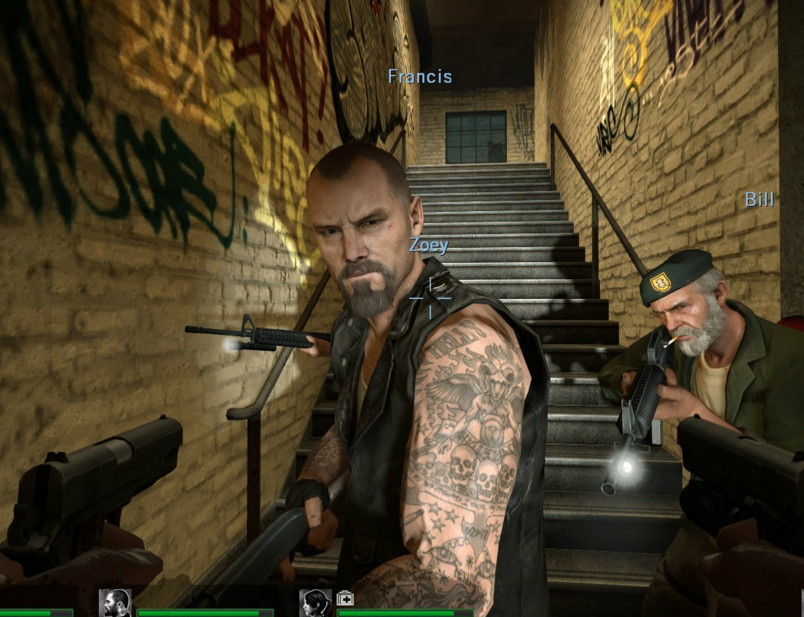The width and height of the screenshot is (804, 617).
Task: Select the bearded male teammate portrait
Action: coord(116,602)
